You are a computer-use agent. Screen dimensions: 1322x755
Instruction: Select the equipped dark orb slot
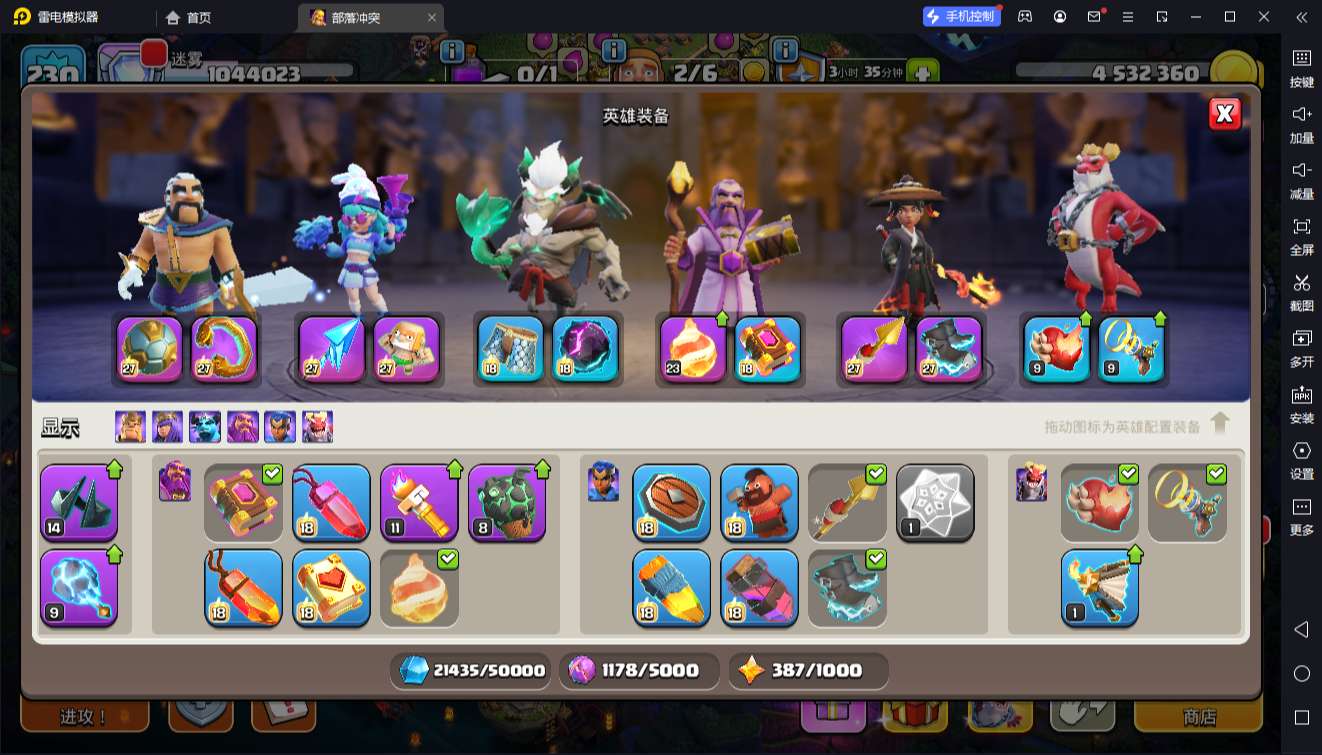coord(585,348)
